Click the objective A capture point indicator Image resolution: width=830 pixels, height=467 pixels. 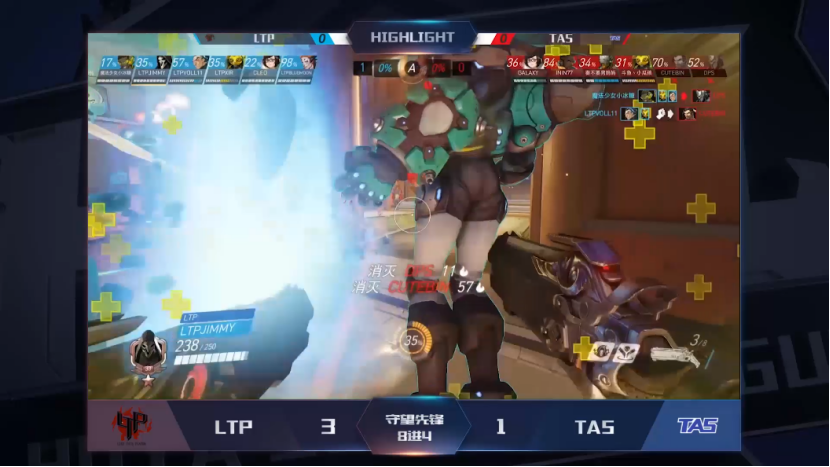(411, 67)
